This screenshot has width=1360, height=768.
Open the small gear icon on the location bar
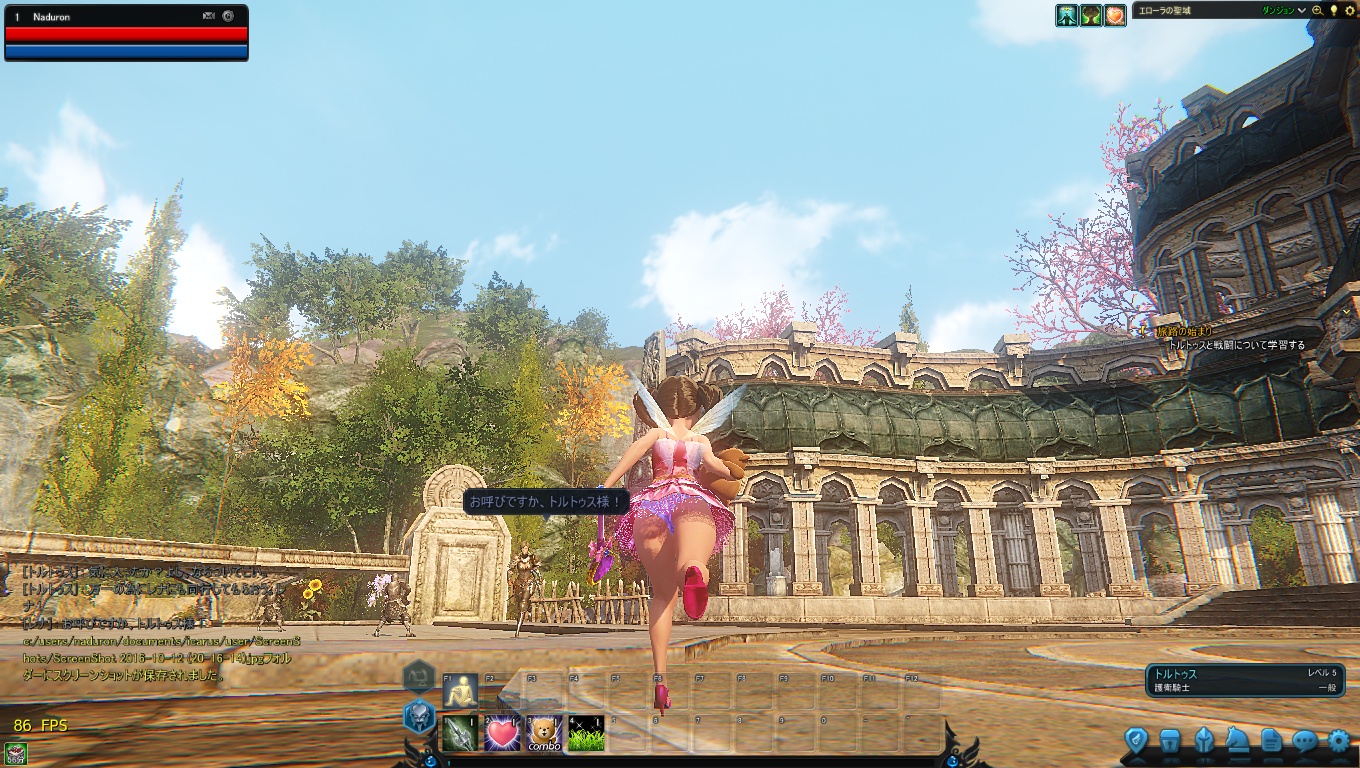tap(1348, 11)
